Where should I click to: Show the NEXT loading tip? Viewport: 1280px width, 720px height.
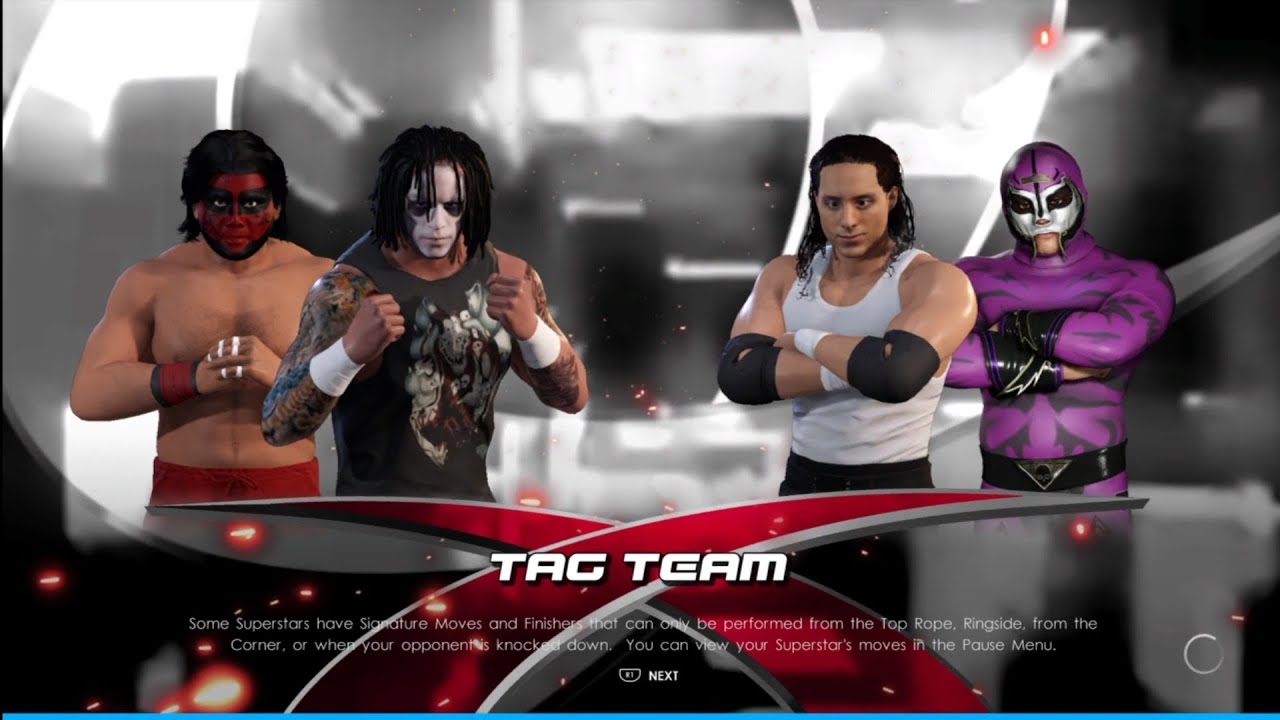[x=650, y=675]
